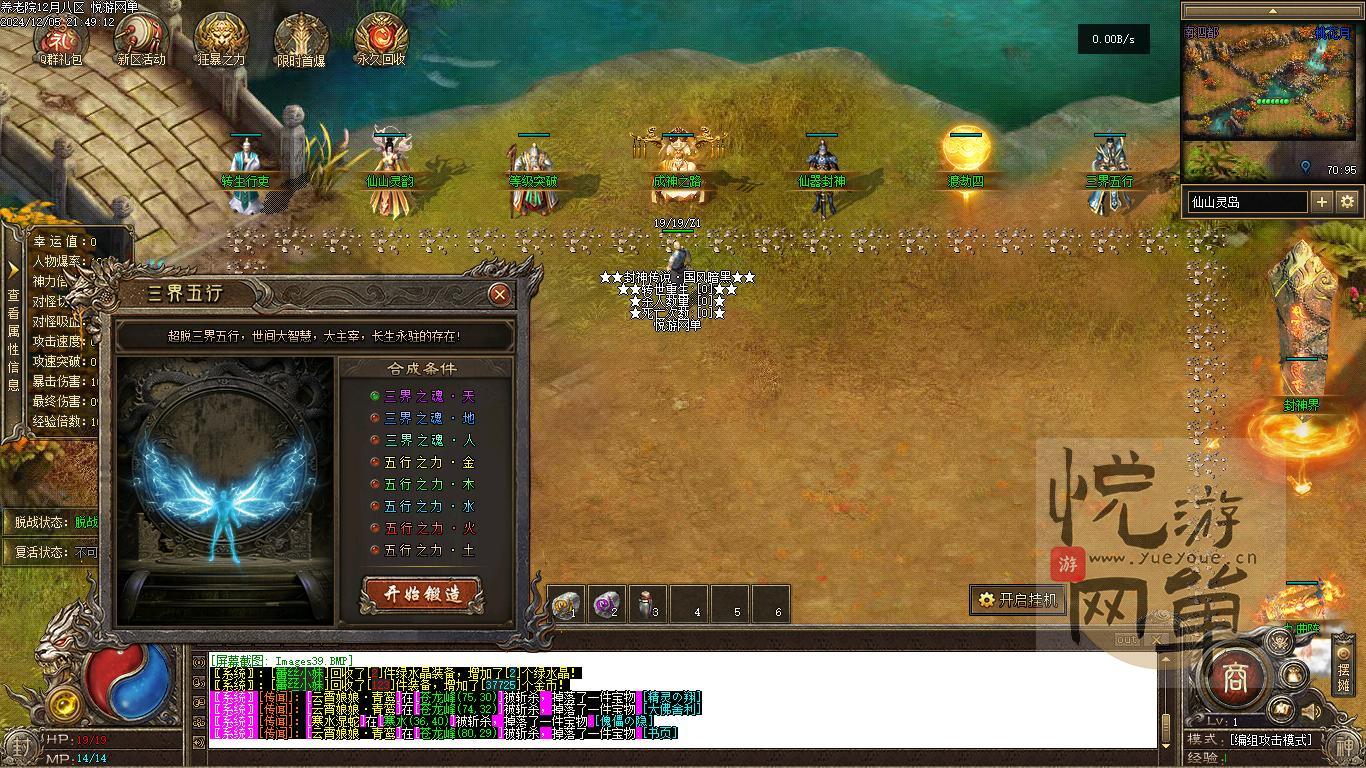Open 新区活动 drum event icon
1366x768 pixels.
click(141, 37)
